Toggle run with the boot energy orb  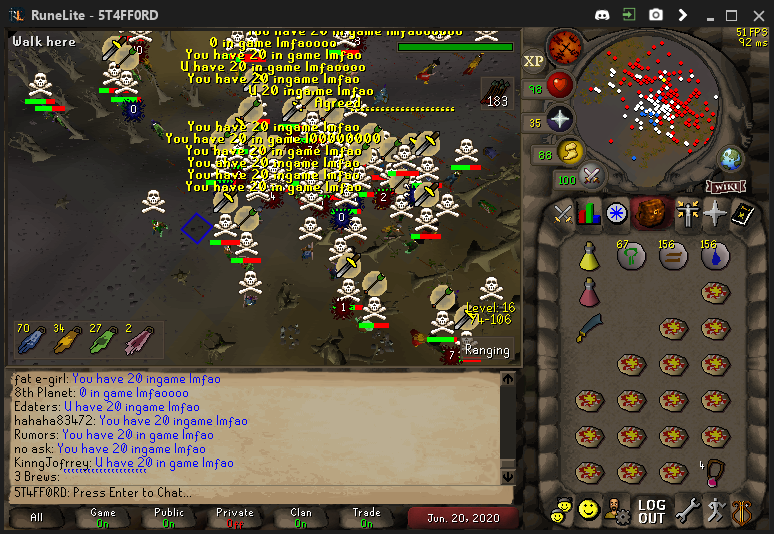pyautogui.click(x=571, y=151)
